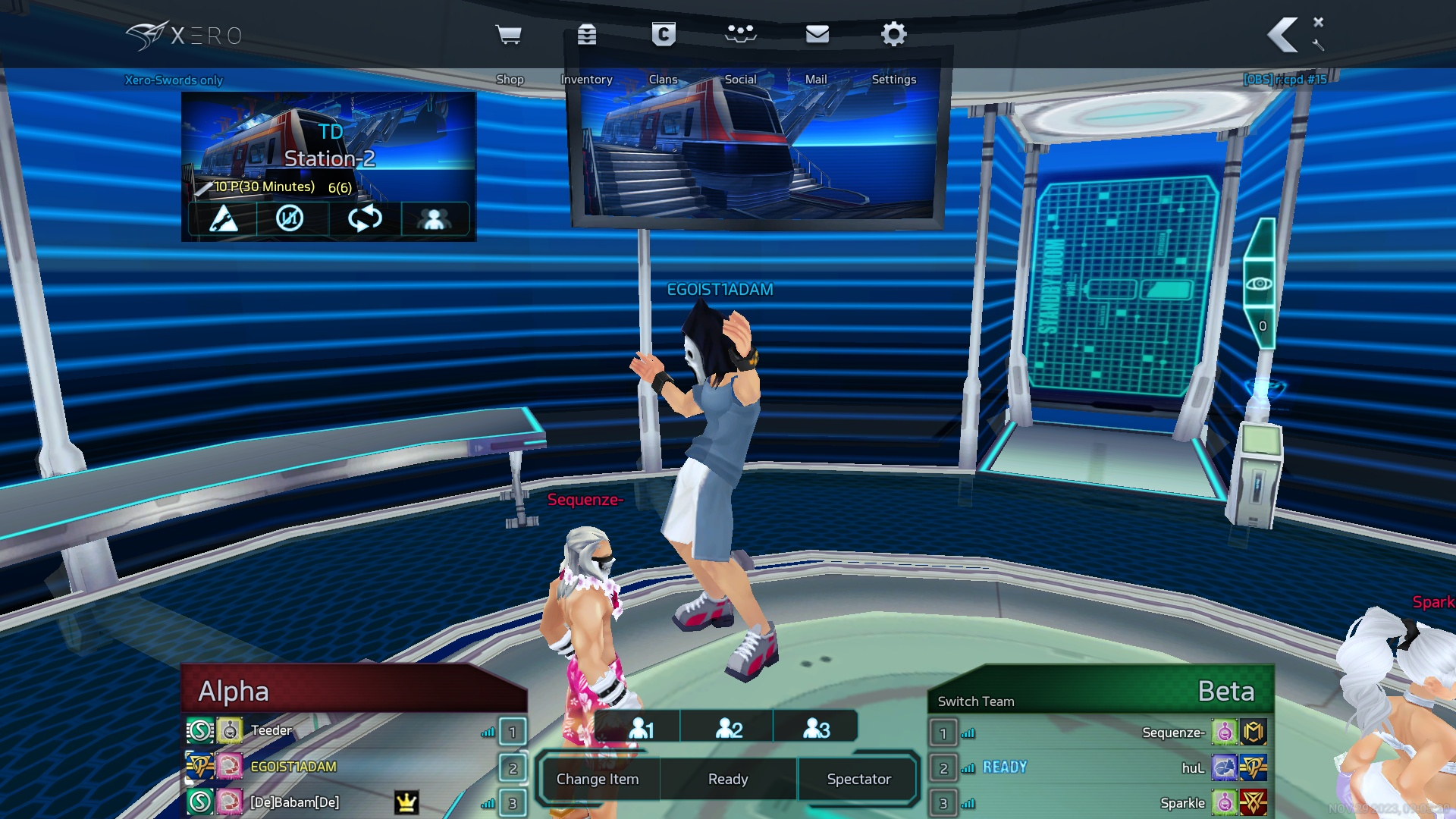Open the Shop cart icon
The width and height of the screenshot is (1456, 819).
point(508,35)
